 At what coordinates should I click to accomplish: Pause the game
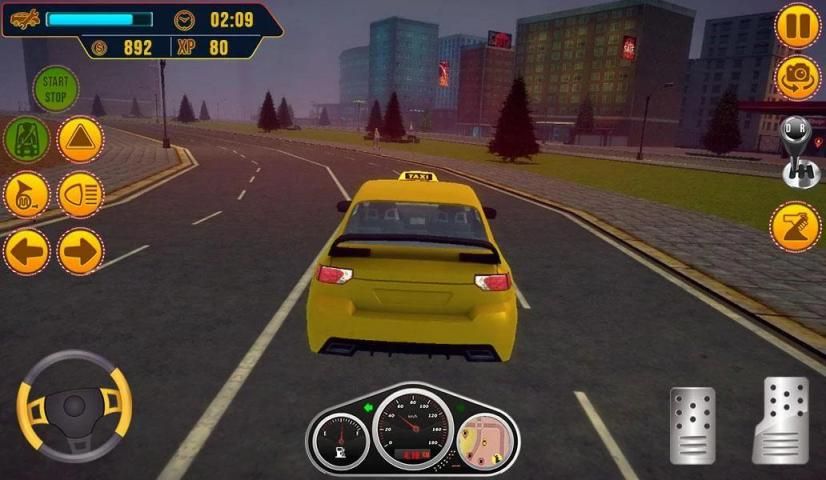tap(798, 25)
